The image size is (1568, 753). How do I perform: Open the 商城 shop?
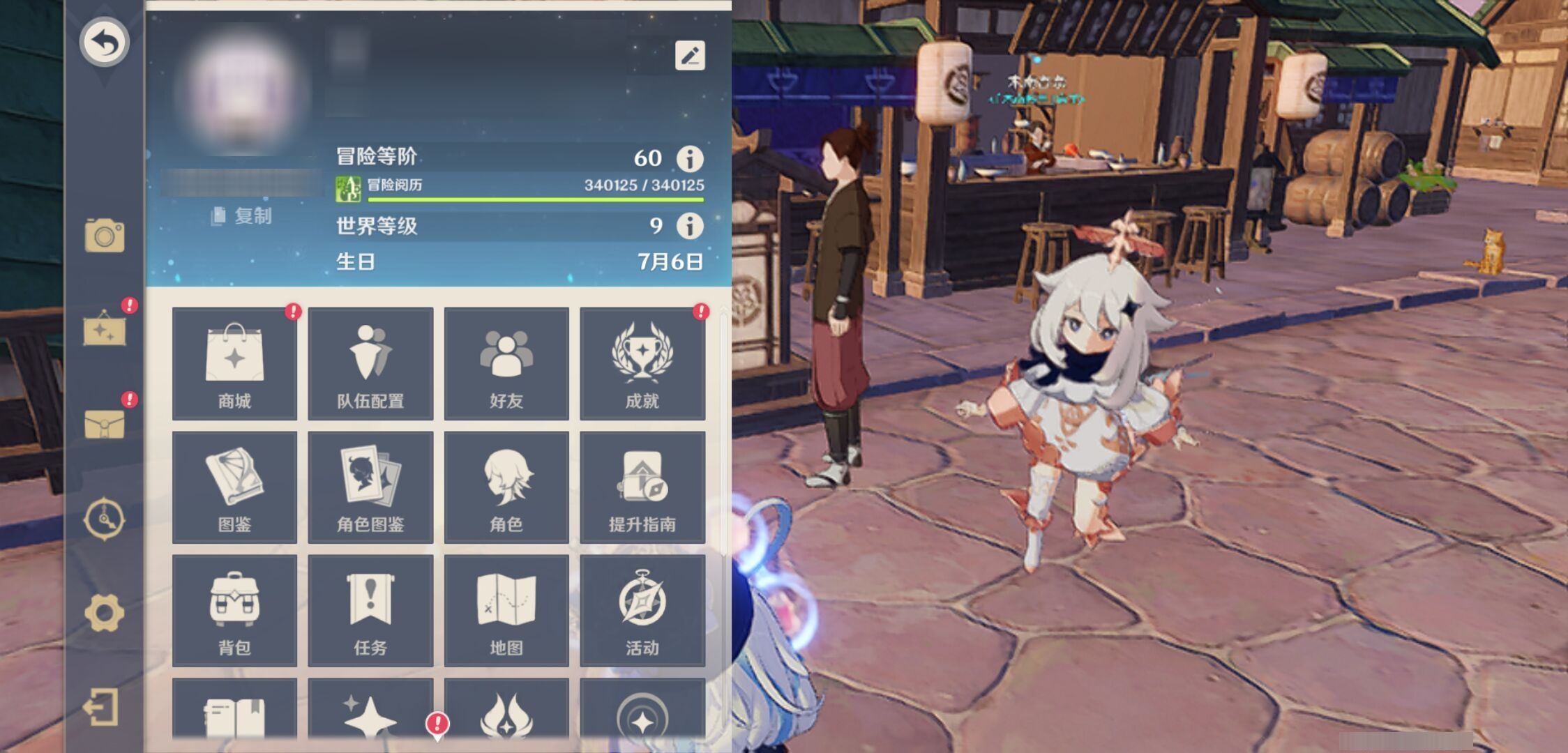point(234,363)
